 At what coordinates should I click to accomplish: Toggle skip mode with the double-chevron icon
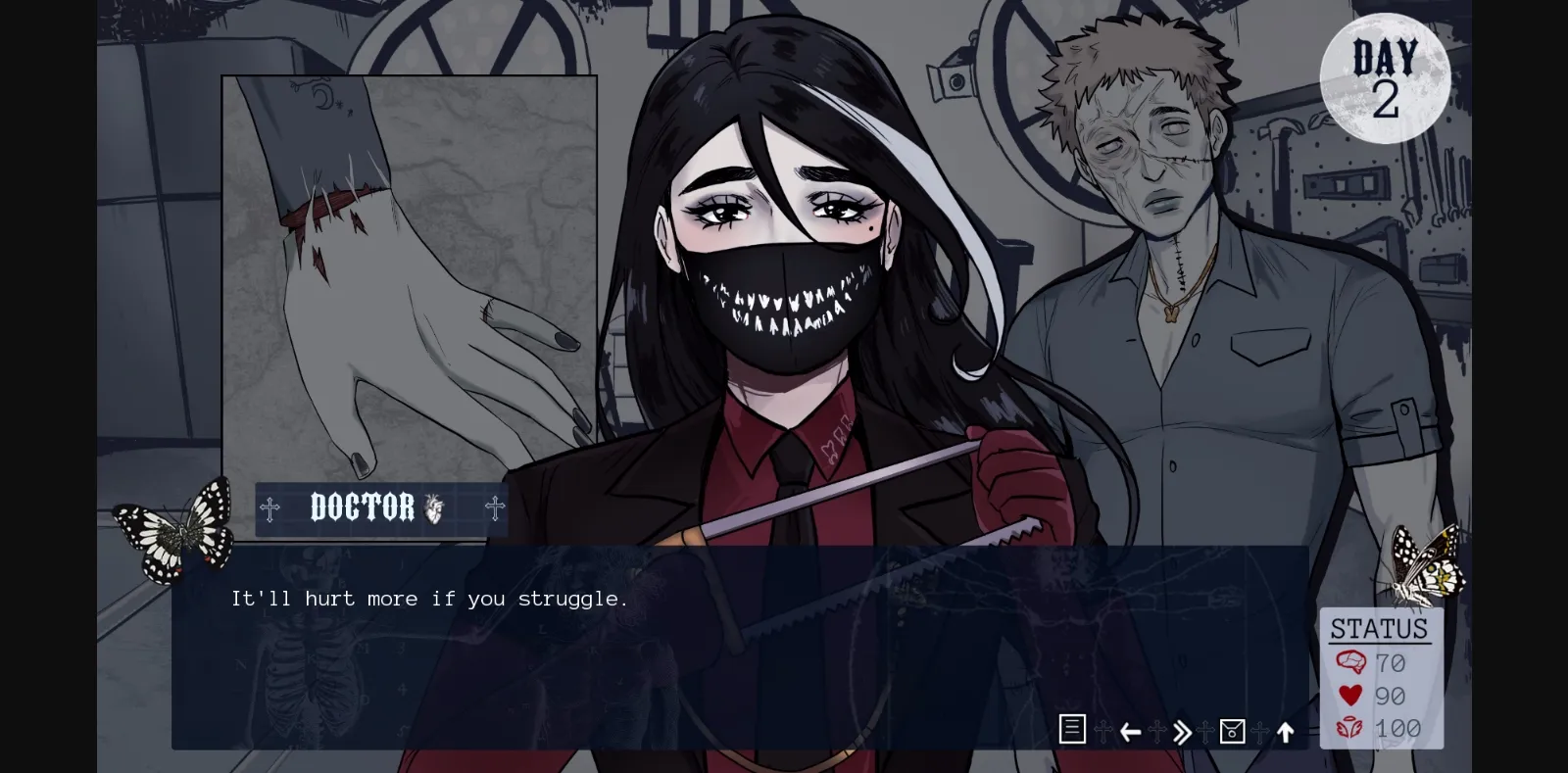(x=1181, y=731)
